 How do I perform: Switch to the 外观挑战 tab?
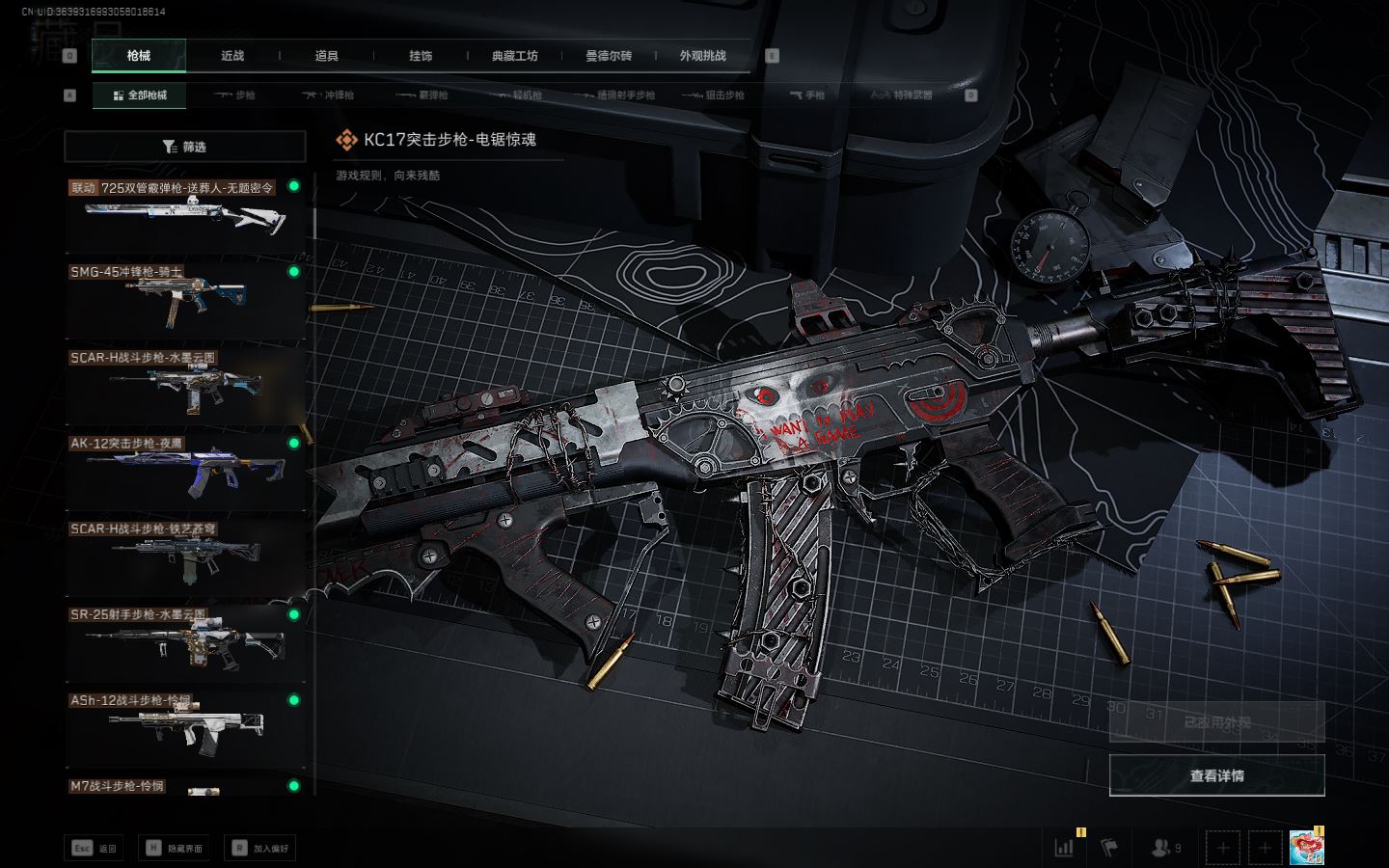tap(702, 56)
